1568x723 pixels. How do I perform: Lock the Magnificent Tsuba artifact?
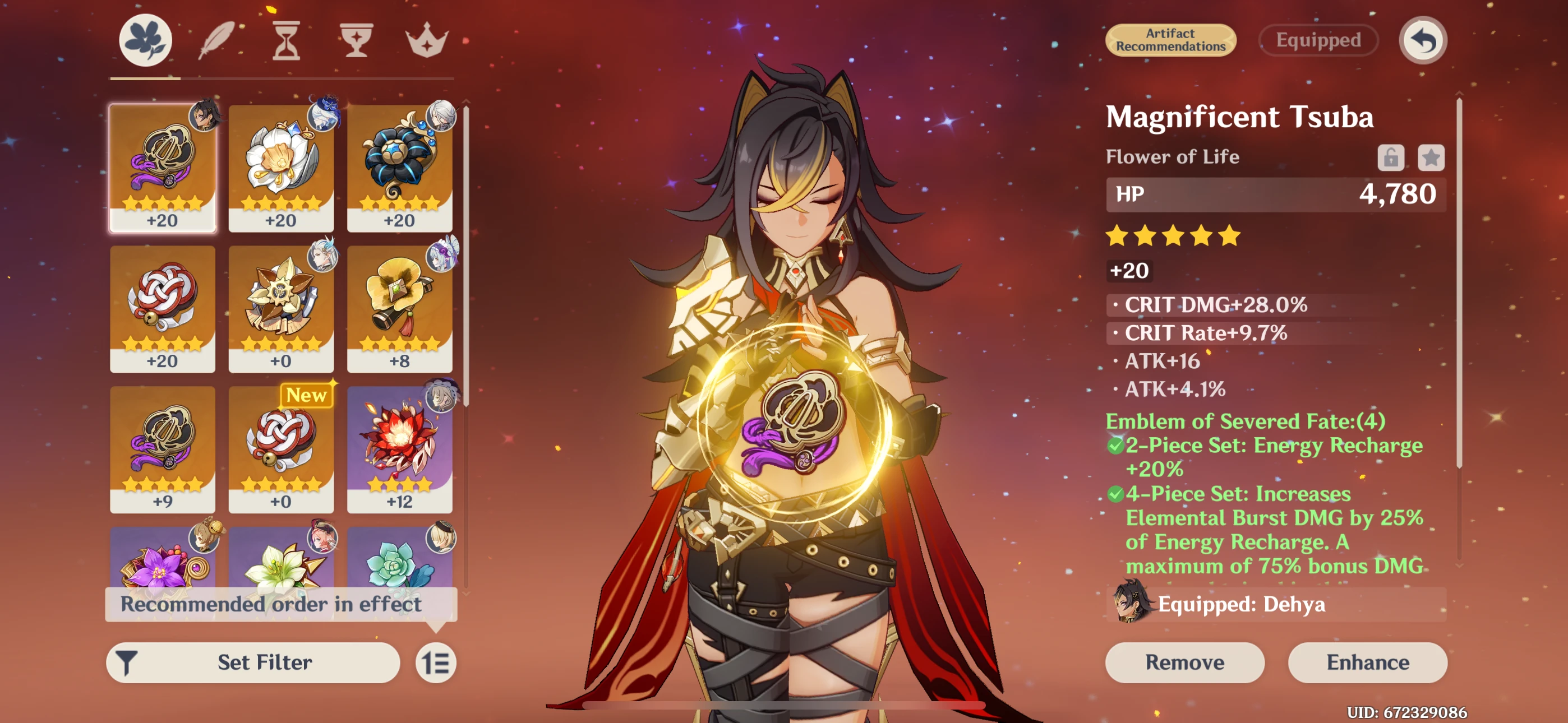coord(1391,156)
